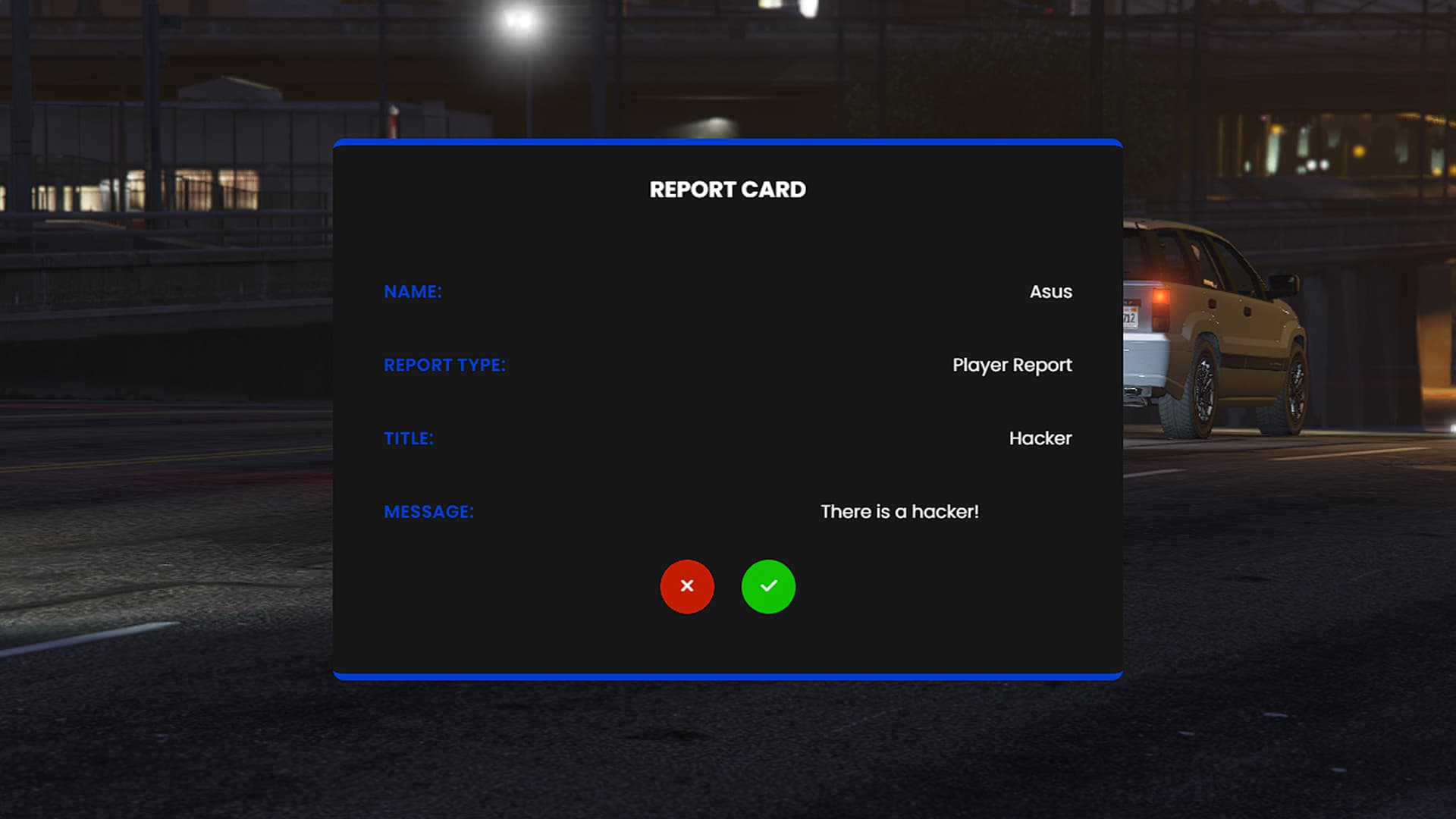Viewport: 1456px width, 819px height.
Task: Toggle the NAME field highlight
Action: coord(413,291)
